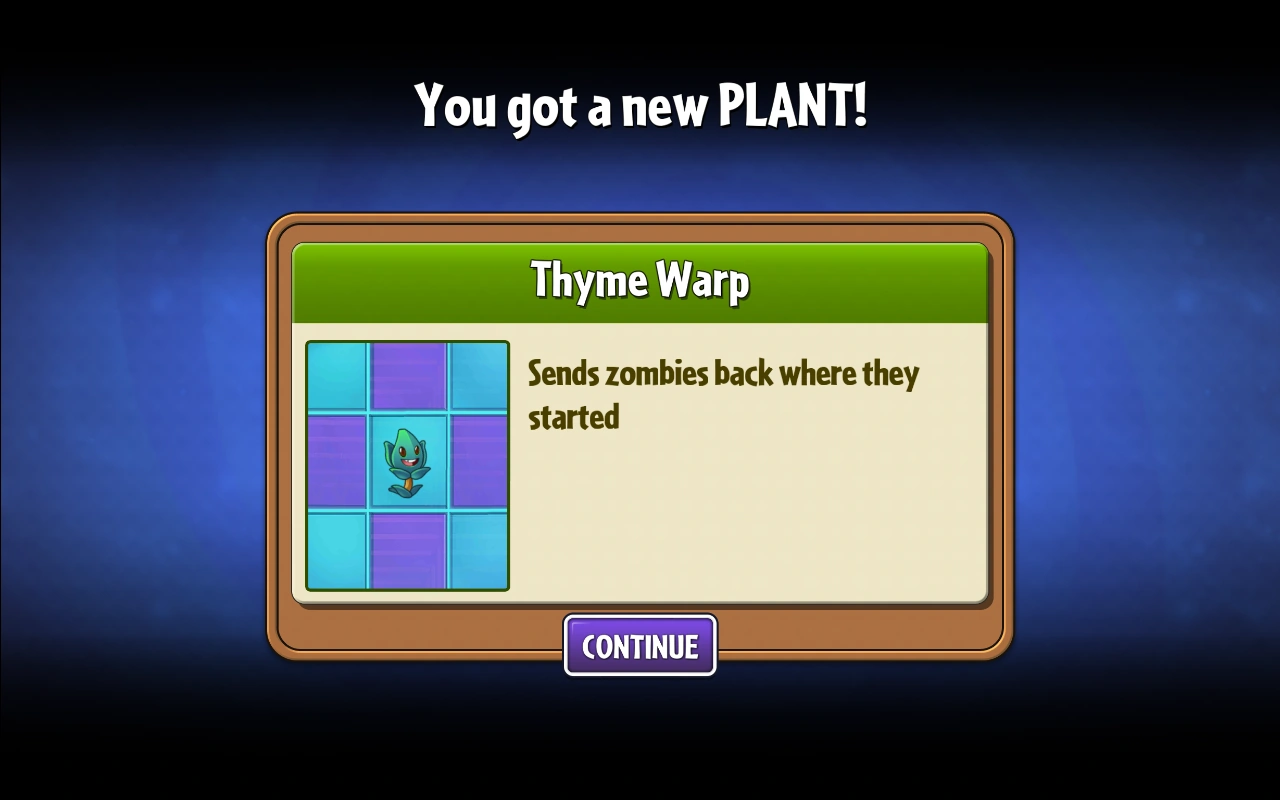Select the purple tile right of the plant
1280x800 pixels.
coord(480,465)
